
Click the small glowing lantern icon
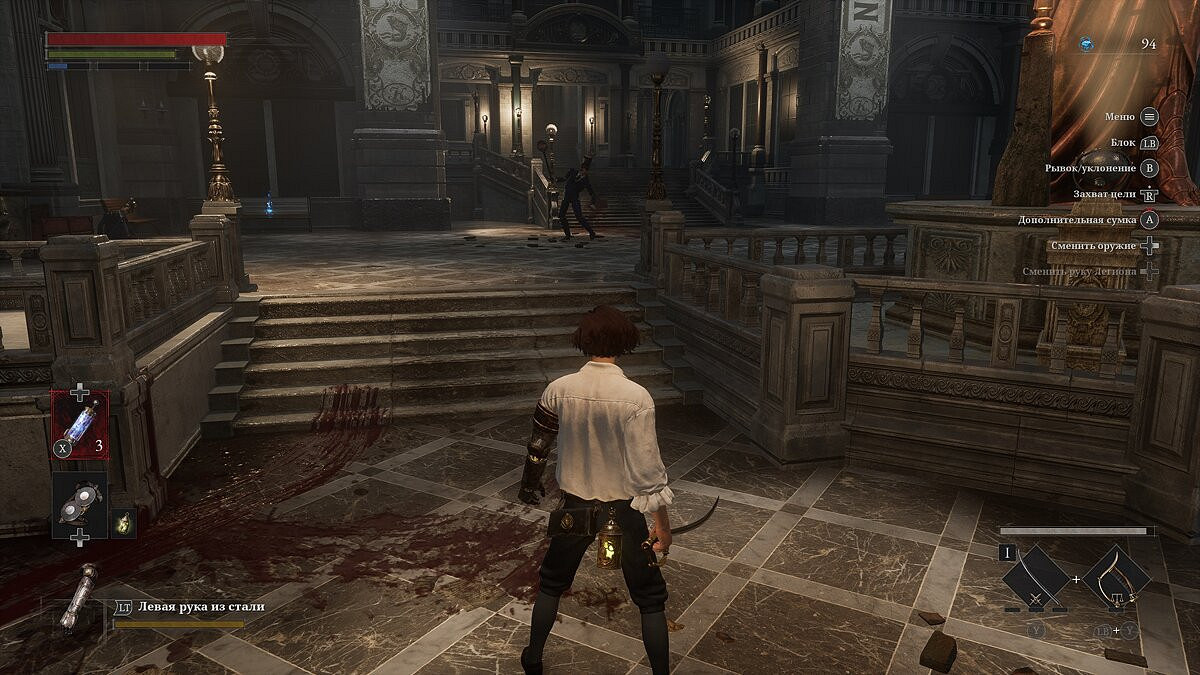point(123,522)
